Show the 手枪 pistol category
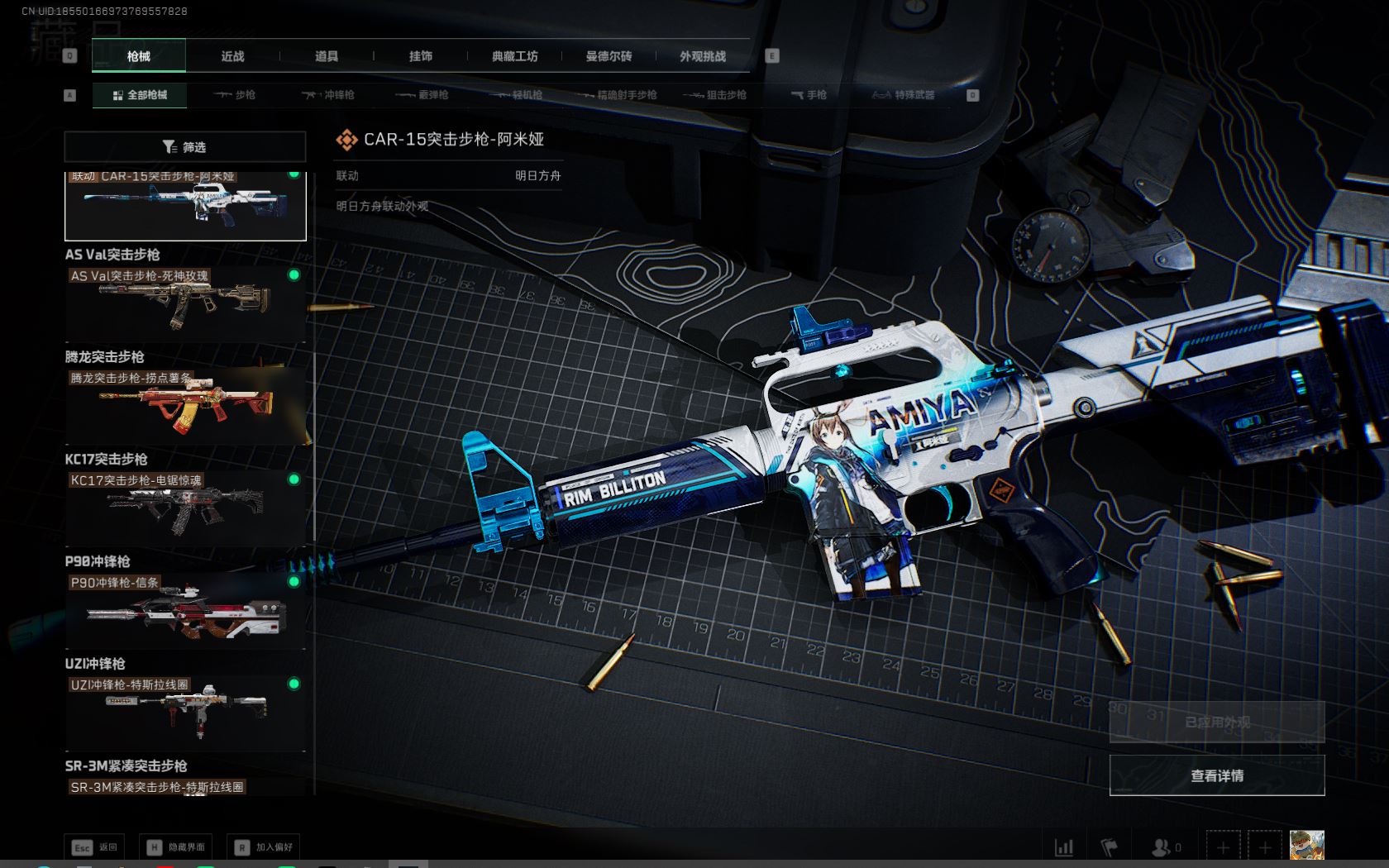This screenshot has width=1389, height=868. click(x=809, y=95)
